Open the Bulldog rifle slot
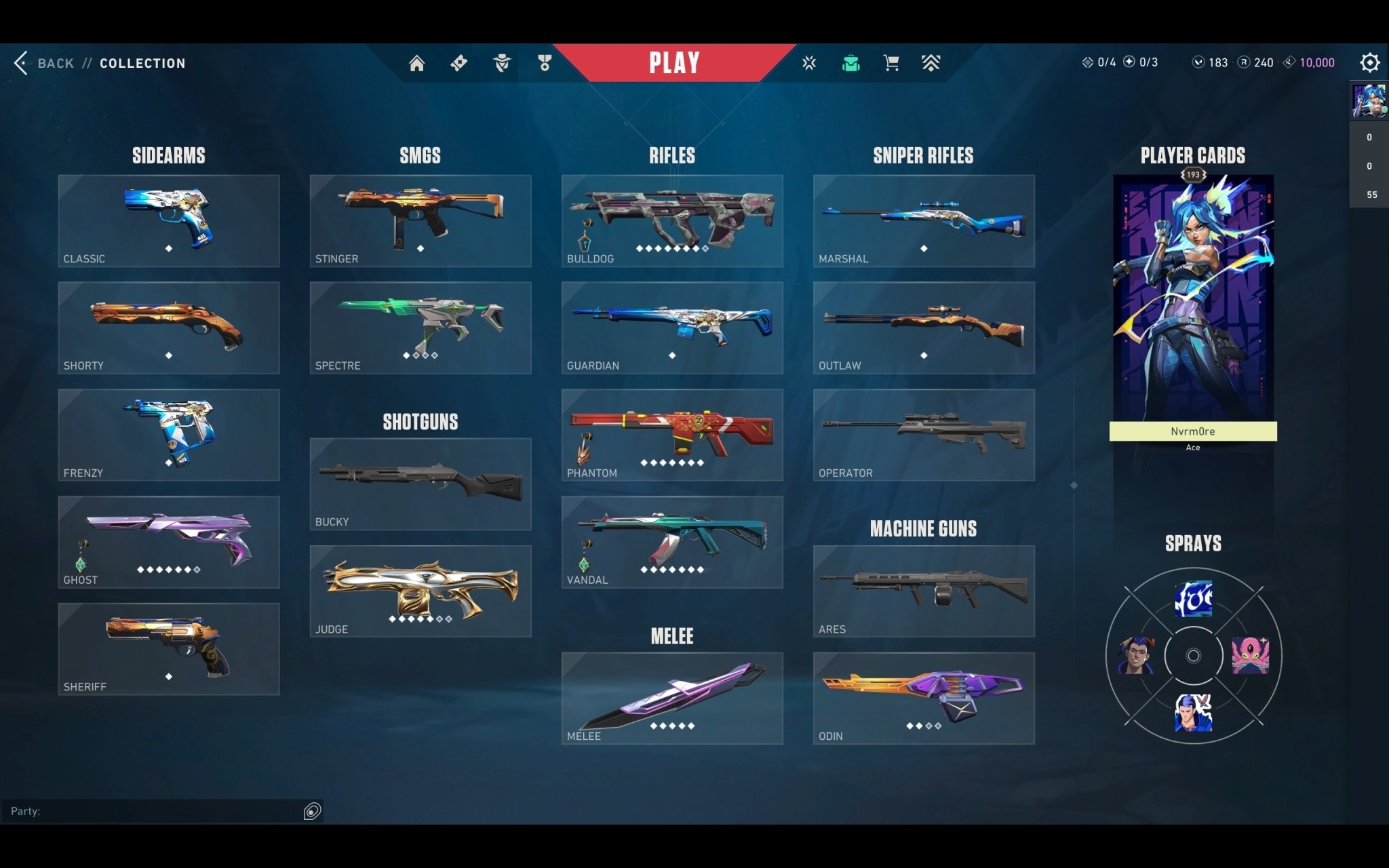 tap(672, 221)
